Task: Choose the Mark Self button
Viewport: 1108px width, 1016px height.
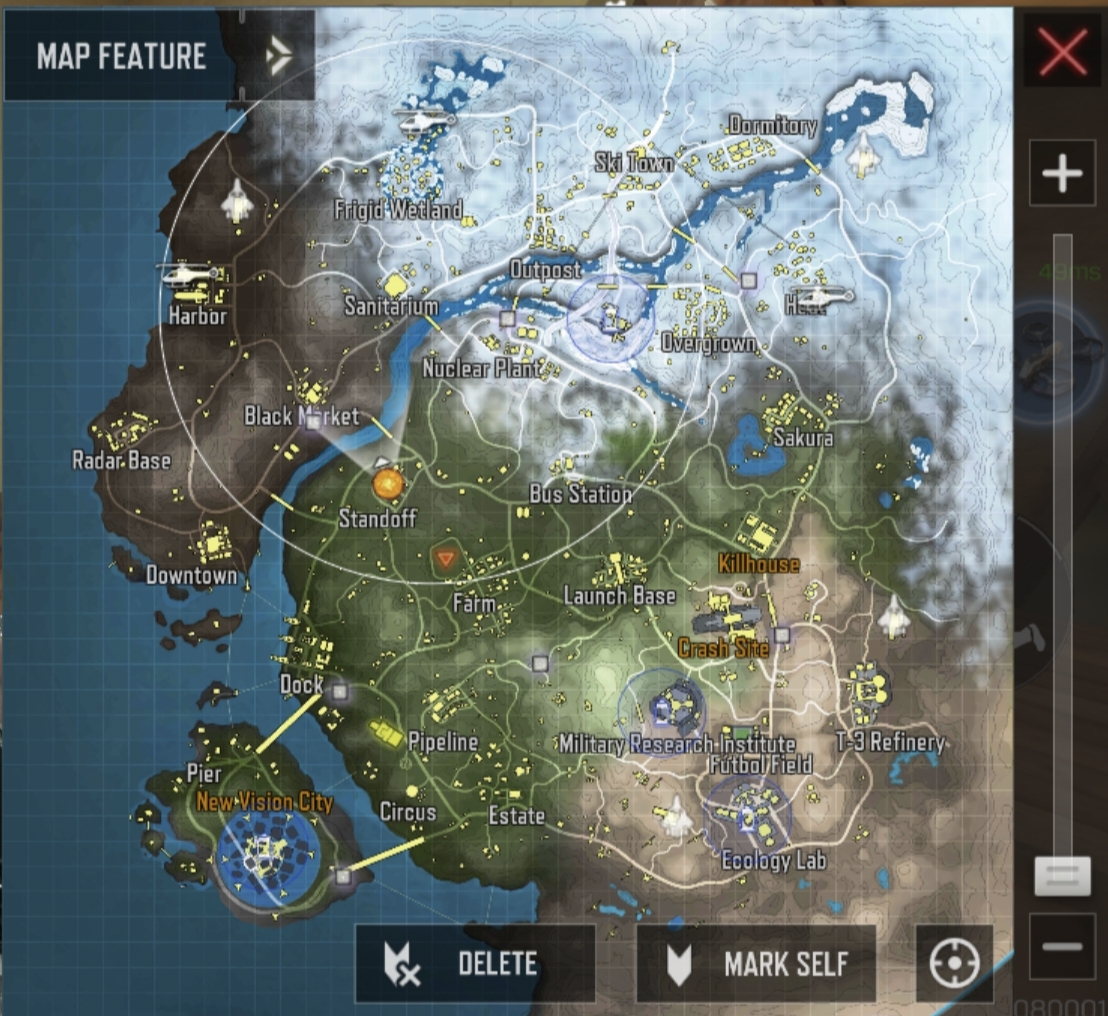Action: click(756, 964)
